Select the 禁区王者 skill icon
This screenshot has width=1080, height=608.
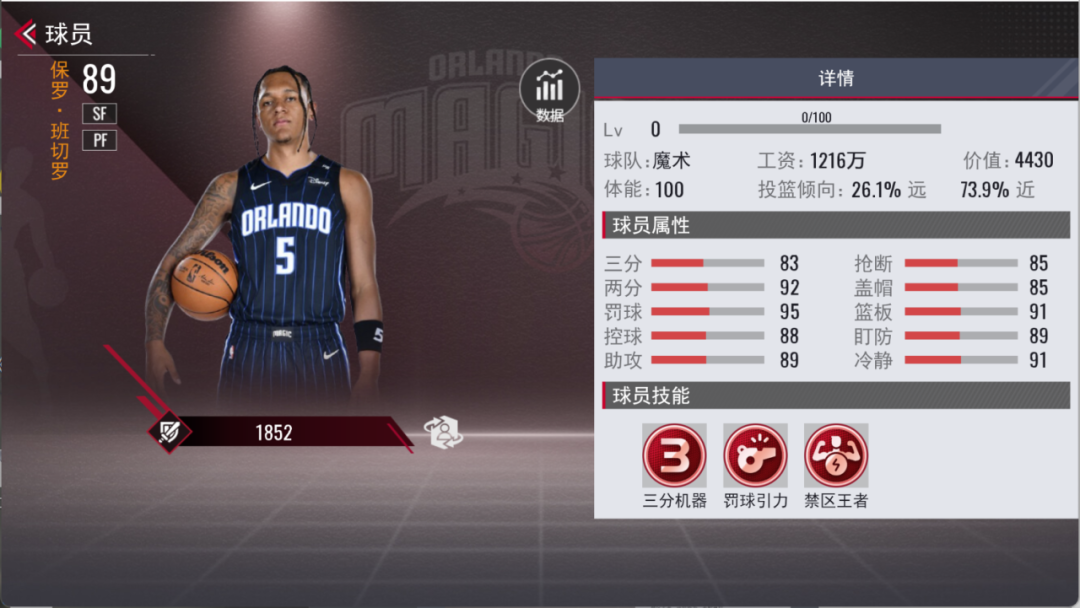836,456
